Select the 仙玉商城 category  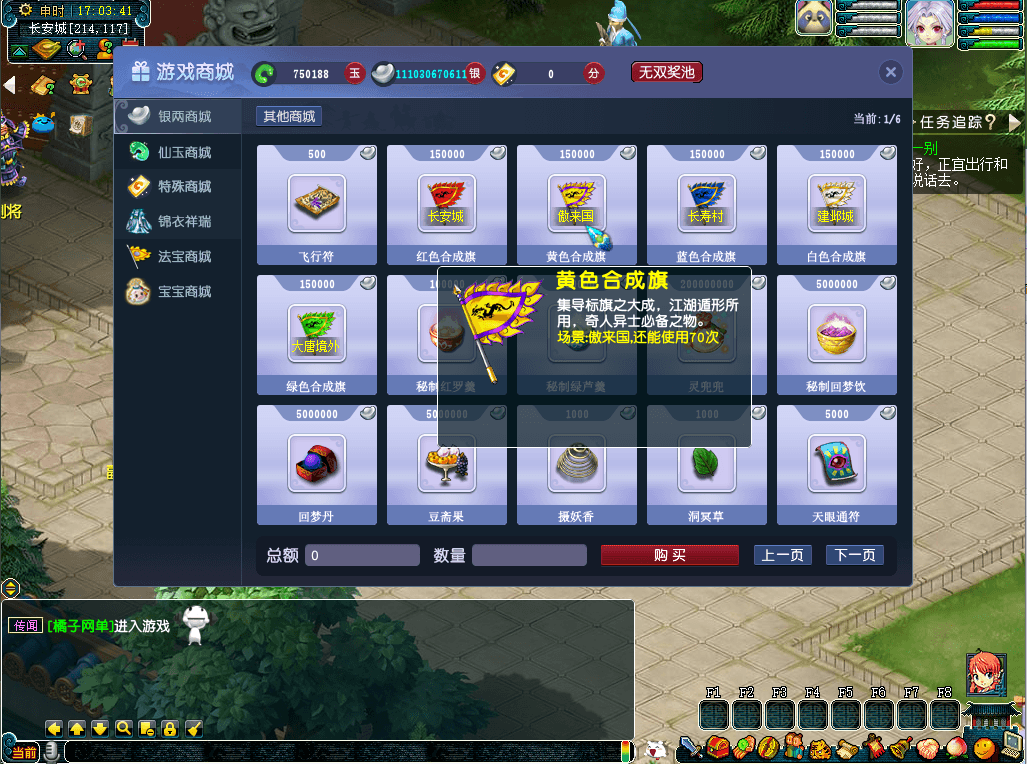[184, 152]
